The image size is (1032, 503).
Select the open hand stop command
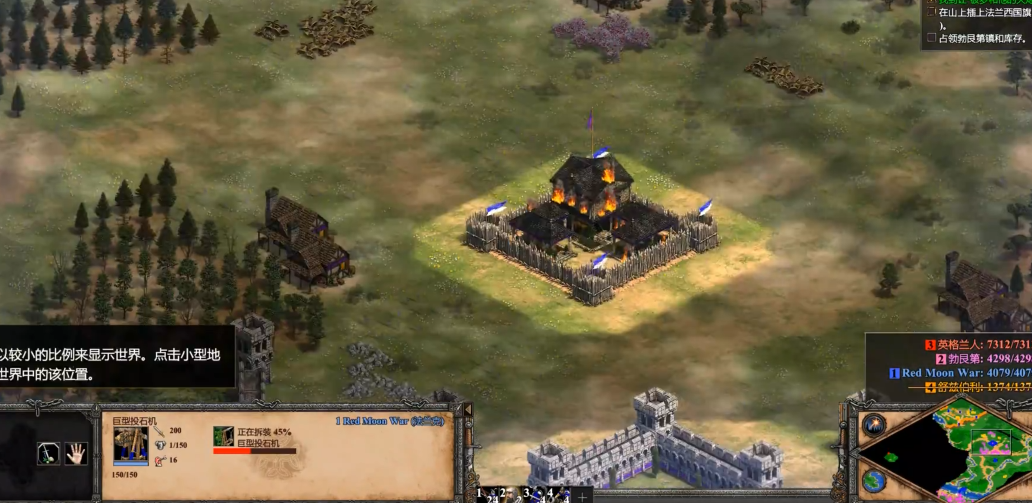[76, 453]
